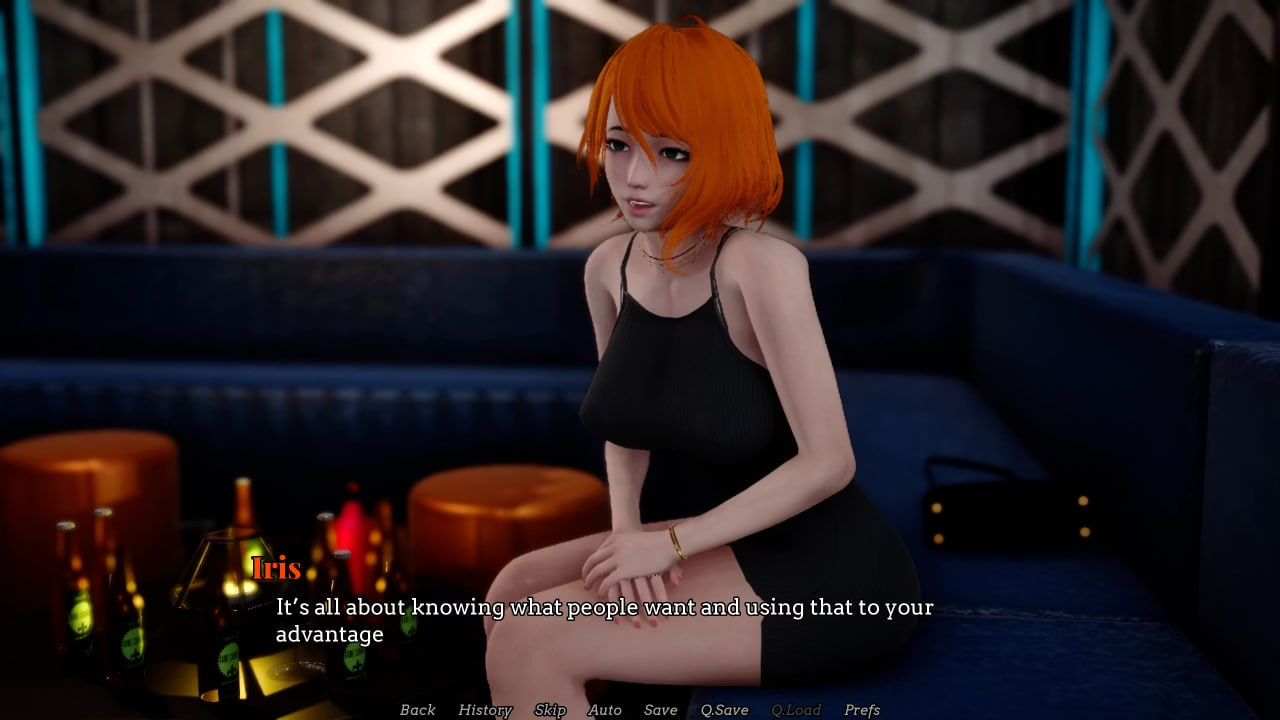Toggle Auto-advance dialogue mode

click(605, 710)
